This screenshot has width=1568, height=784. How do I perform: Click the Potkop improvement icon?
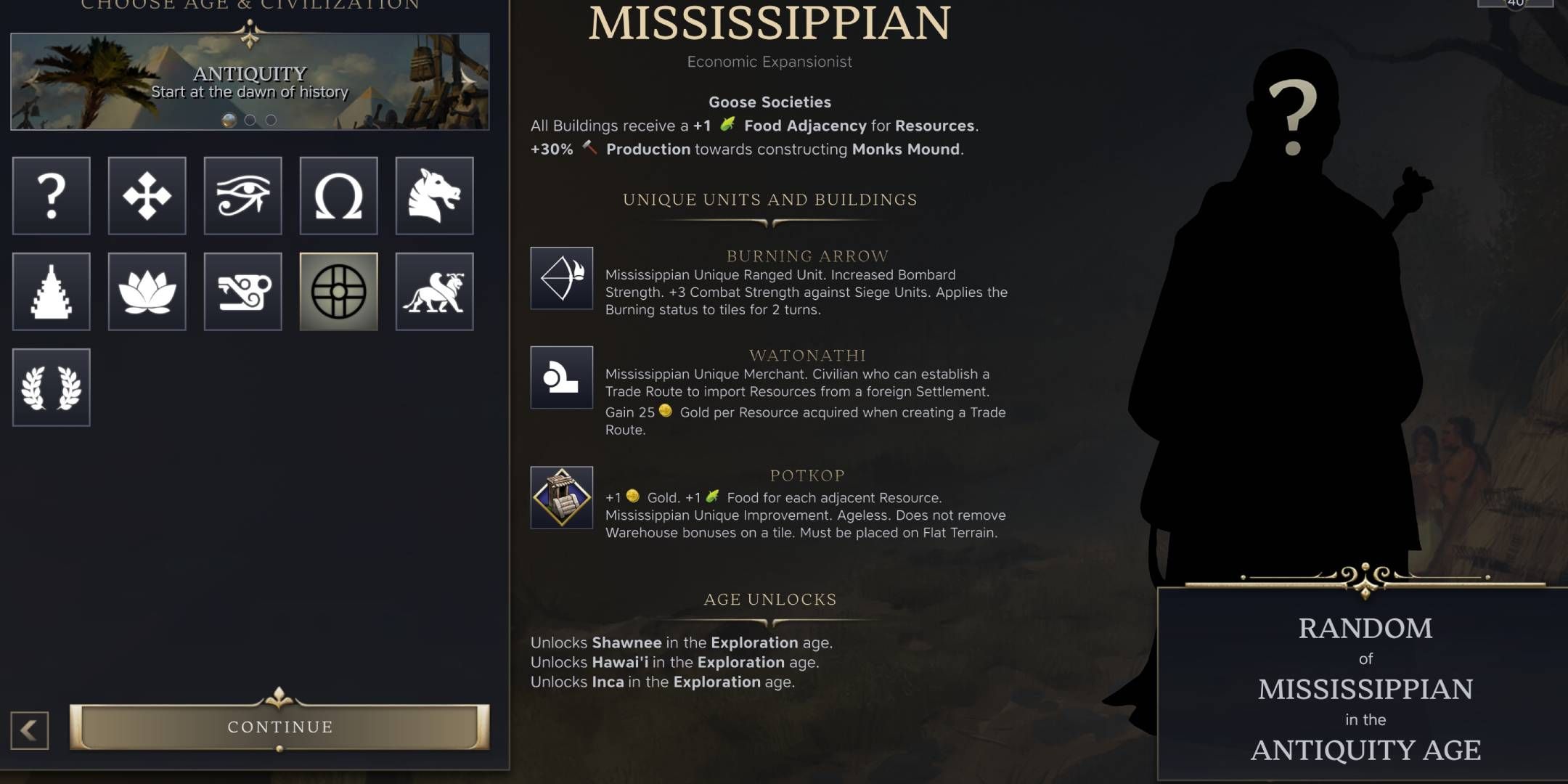pos(563,499)
